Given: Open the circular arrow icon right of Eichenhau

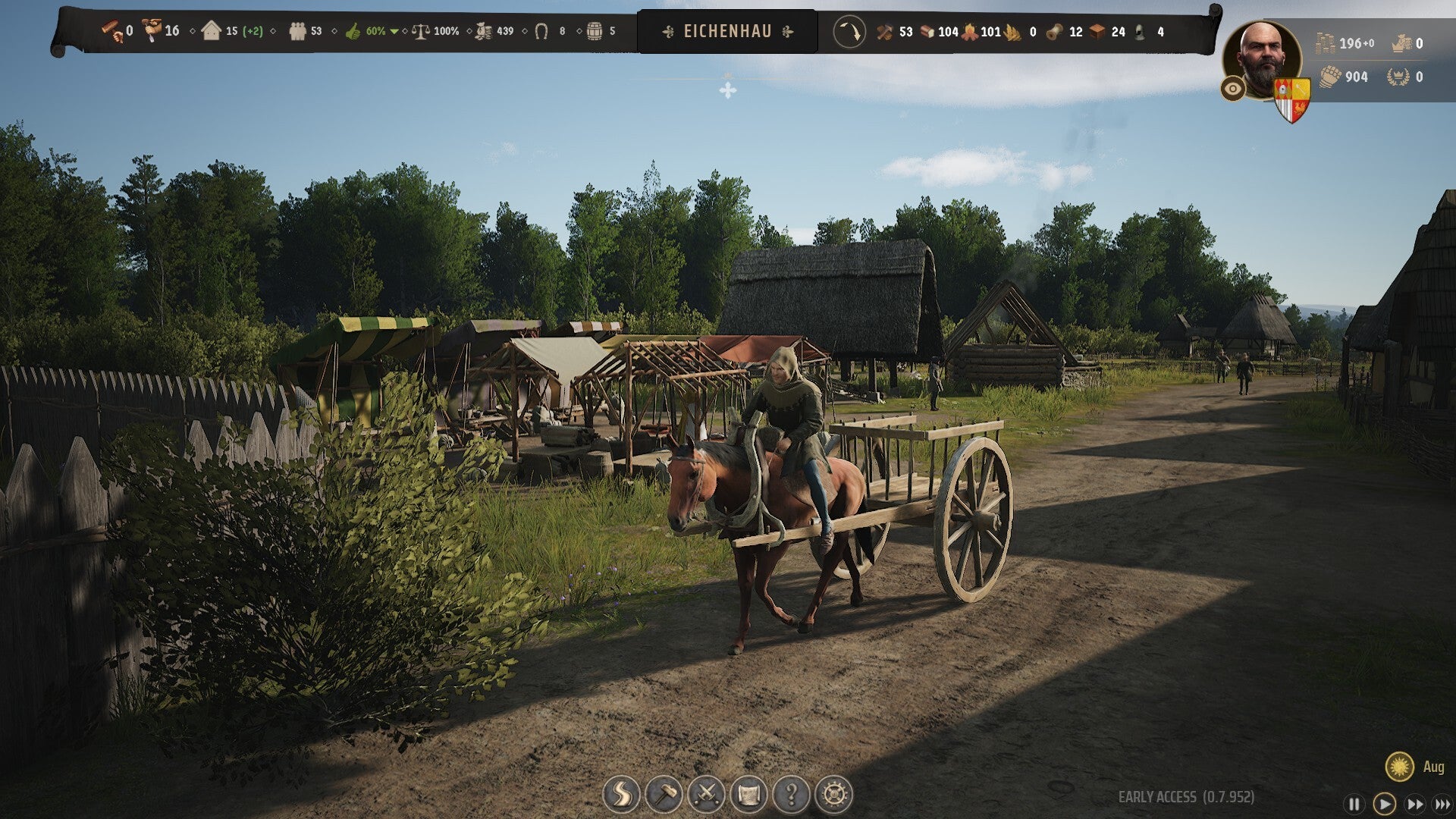Looking at the screenshot, I should point(849,32).
